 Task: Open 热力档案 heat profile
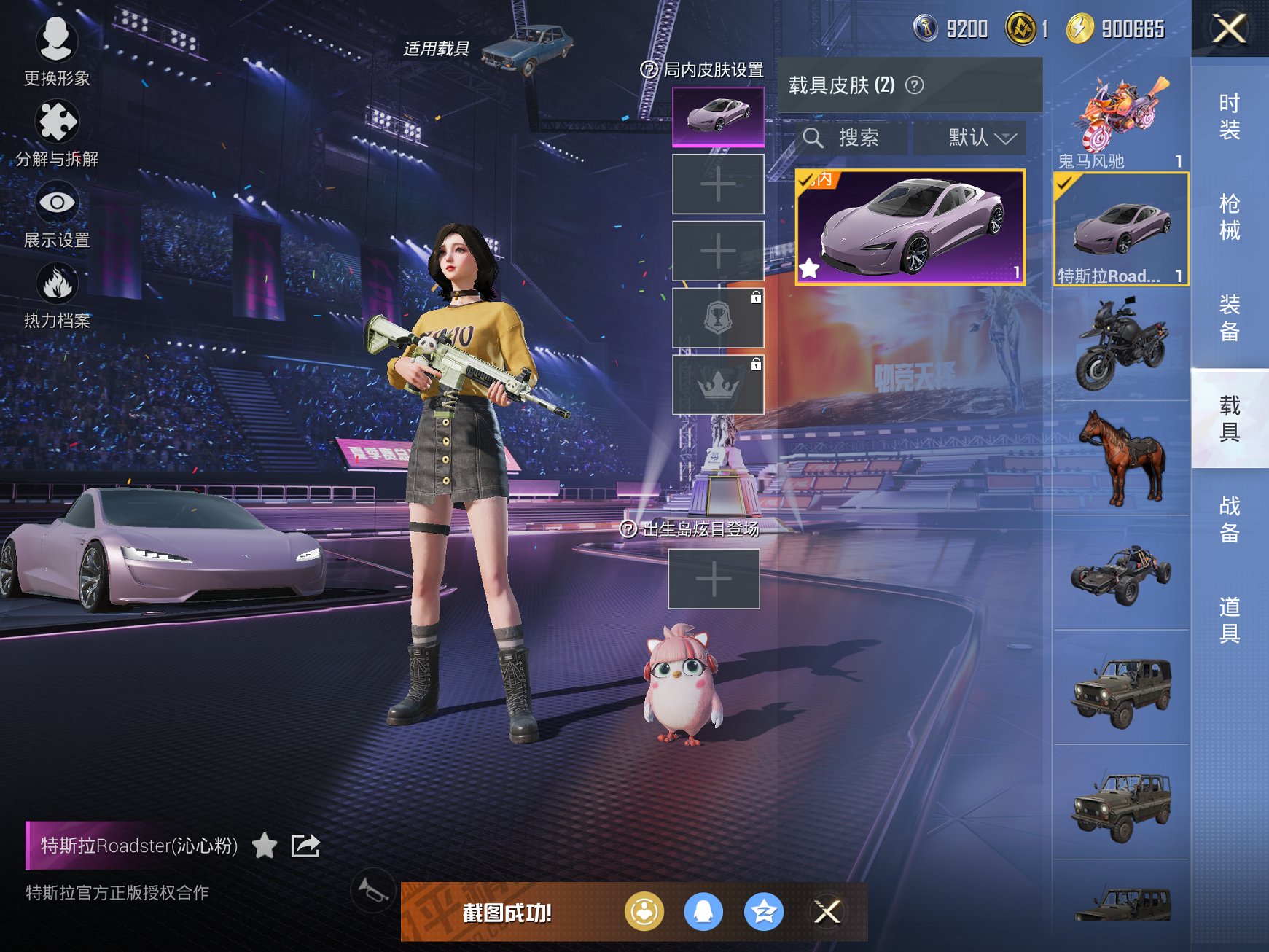pyautogui.click(x=57, y=296)
